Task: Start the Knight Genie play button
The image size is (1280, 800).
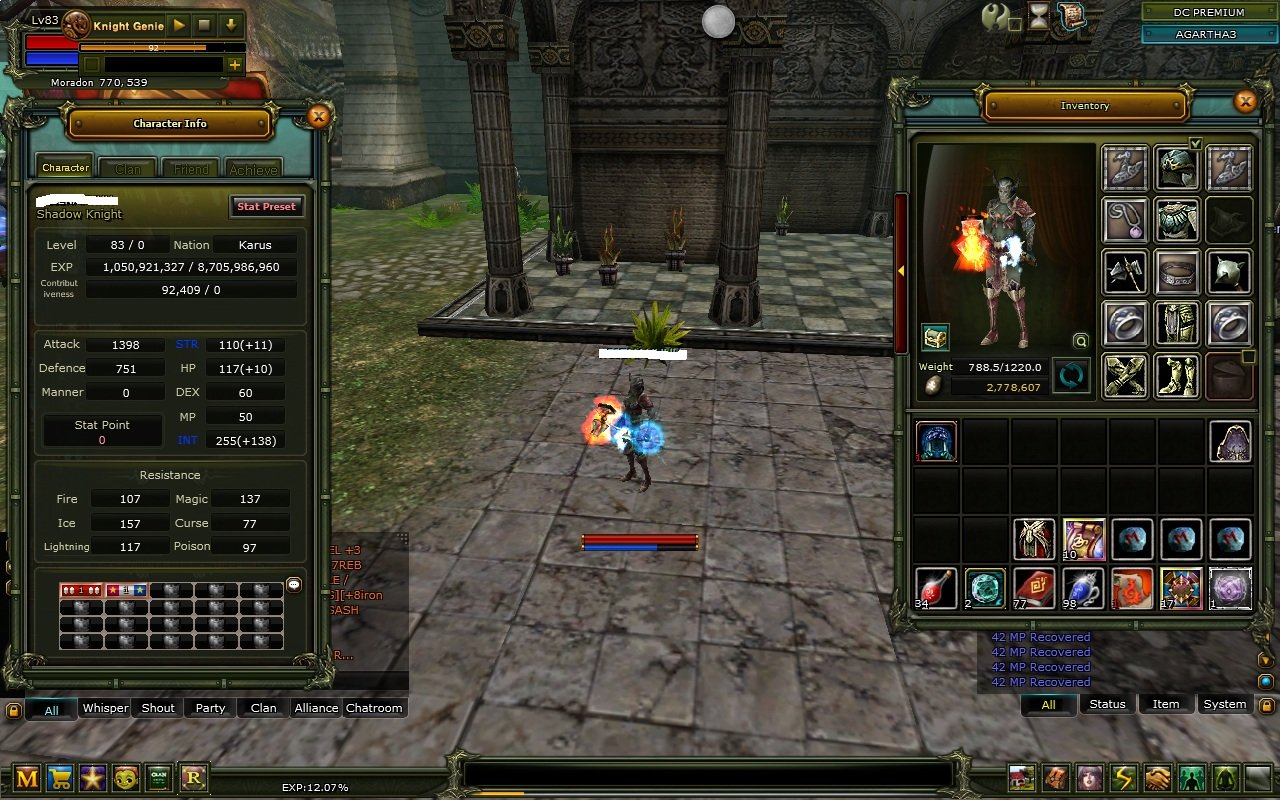Action: click(x=180, y=25)
